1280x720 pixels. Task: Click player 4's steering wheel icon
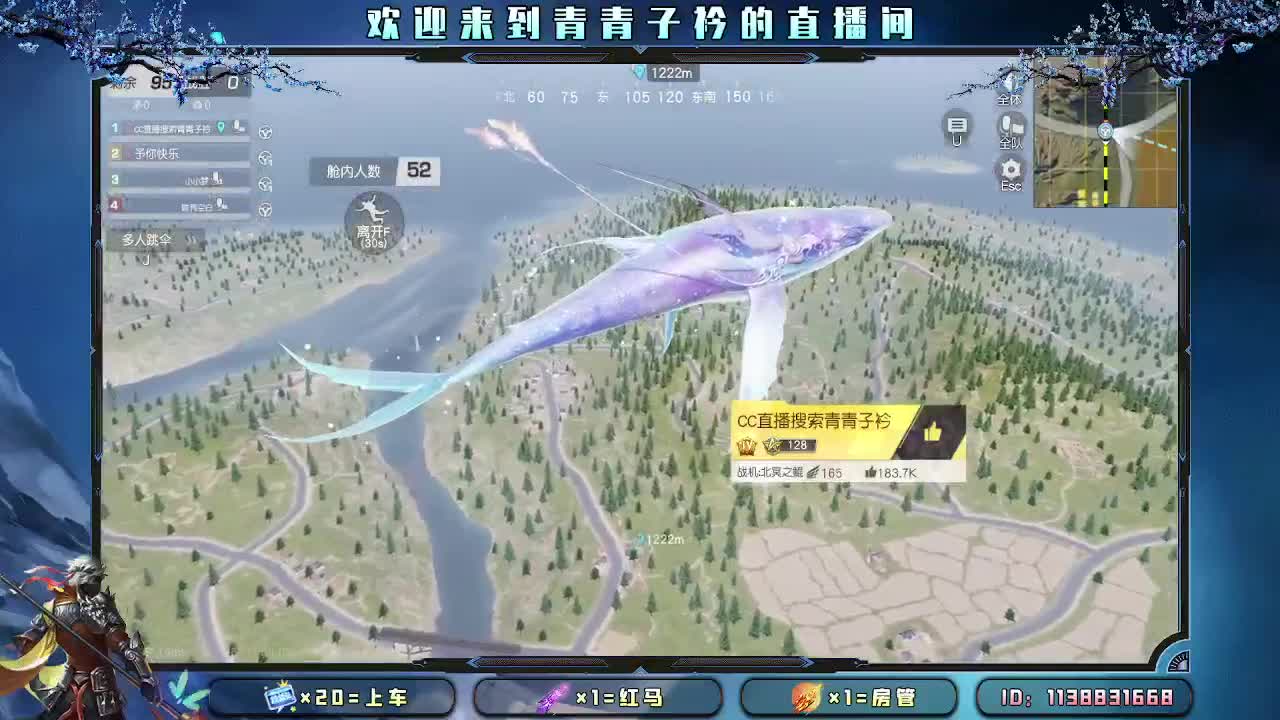(265, 211)
